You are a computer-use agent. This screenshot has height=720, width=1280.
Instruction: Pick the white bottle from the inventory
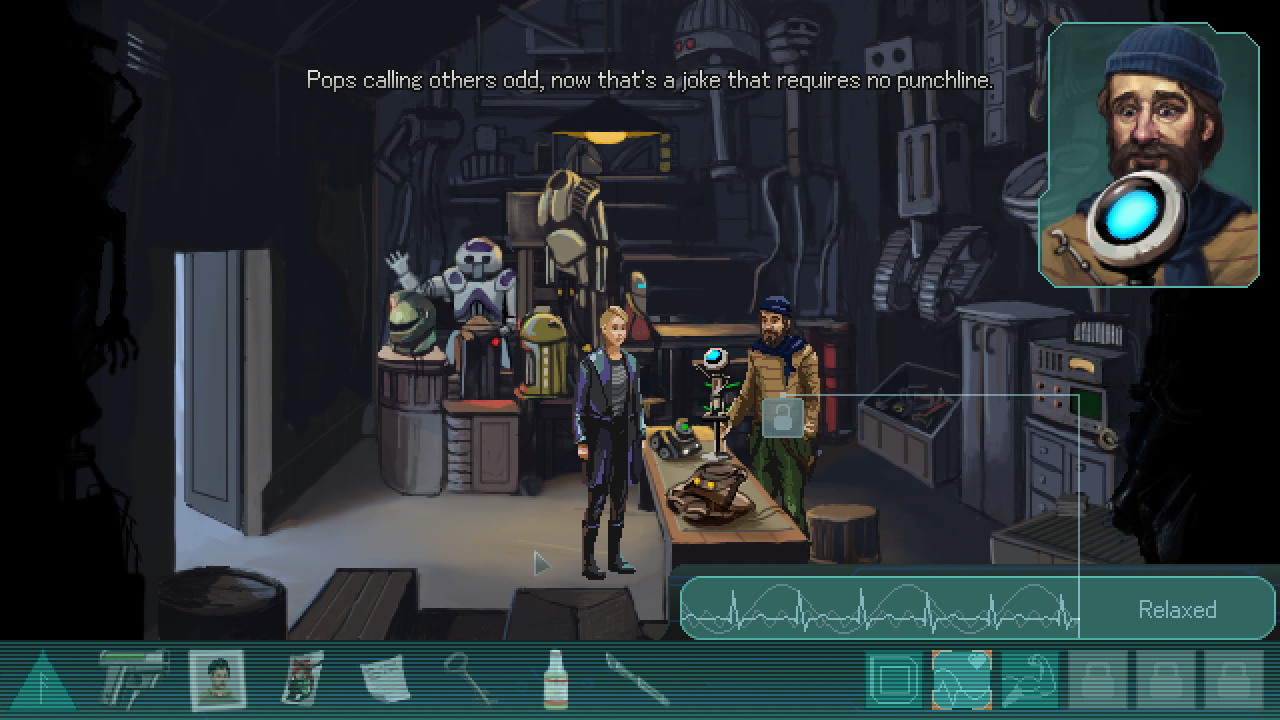555,681
